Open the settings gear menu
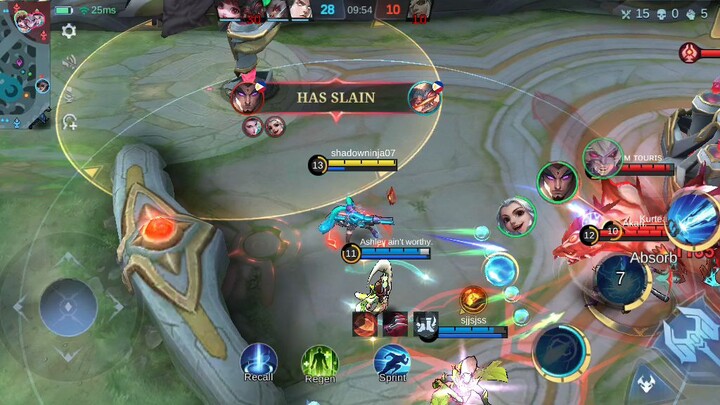 (x=69, y=31)
